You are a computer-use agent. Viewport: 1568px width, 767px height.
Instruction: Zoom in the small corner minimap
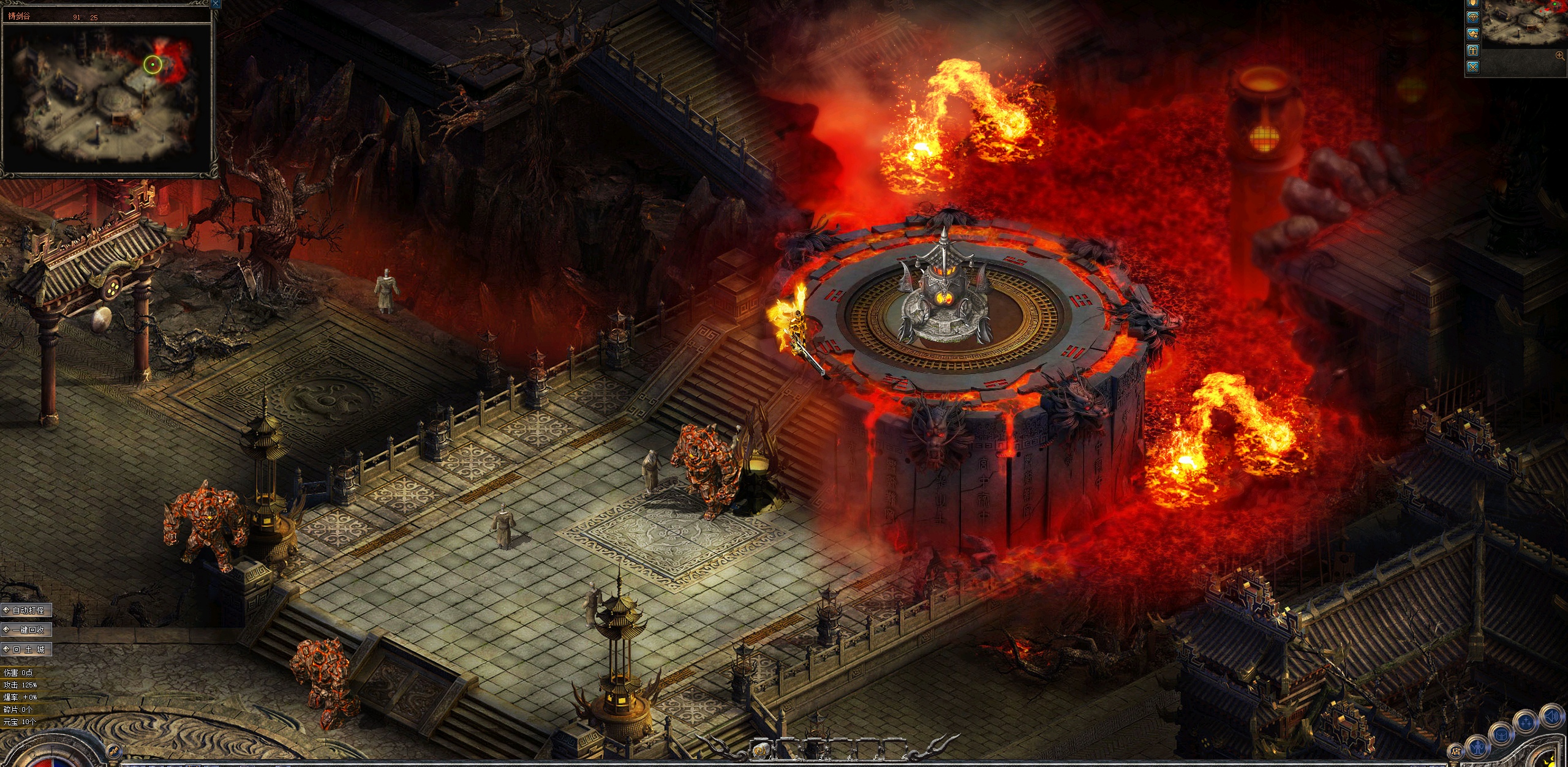tap(1559, 56)
